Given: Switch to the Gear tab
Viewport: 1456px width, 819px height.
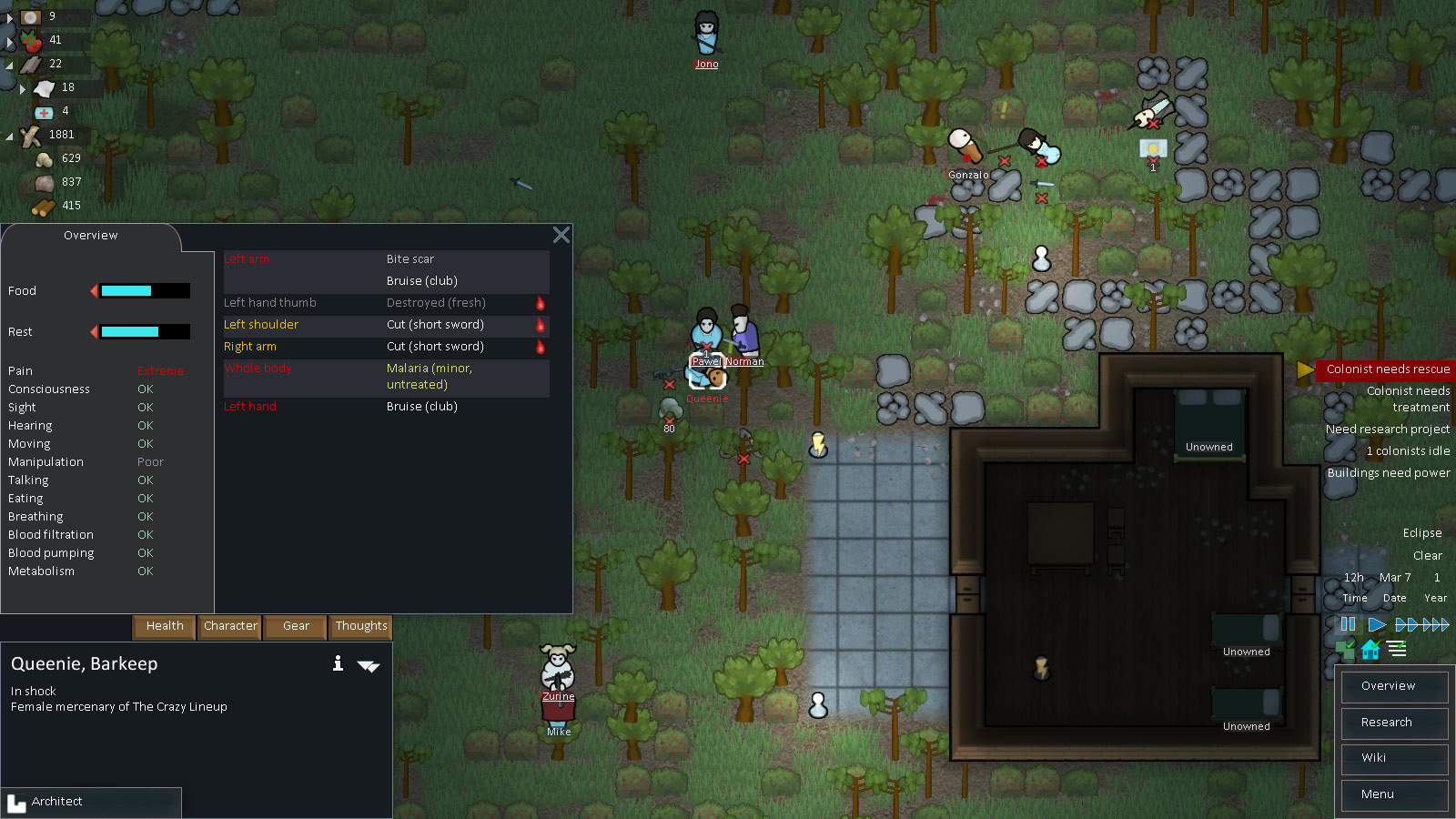Looking at the screenshot, I should tap(294, 627).
